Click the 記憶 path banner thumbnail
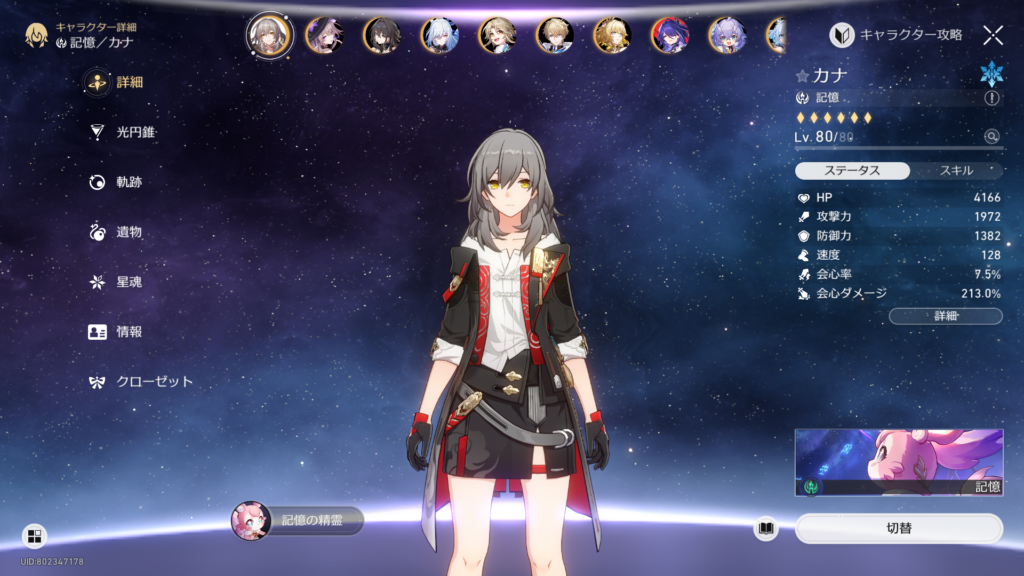Viewport: 1024px width, 576px height. coord(899,462)
